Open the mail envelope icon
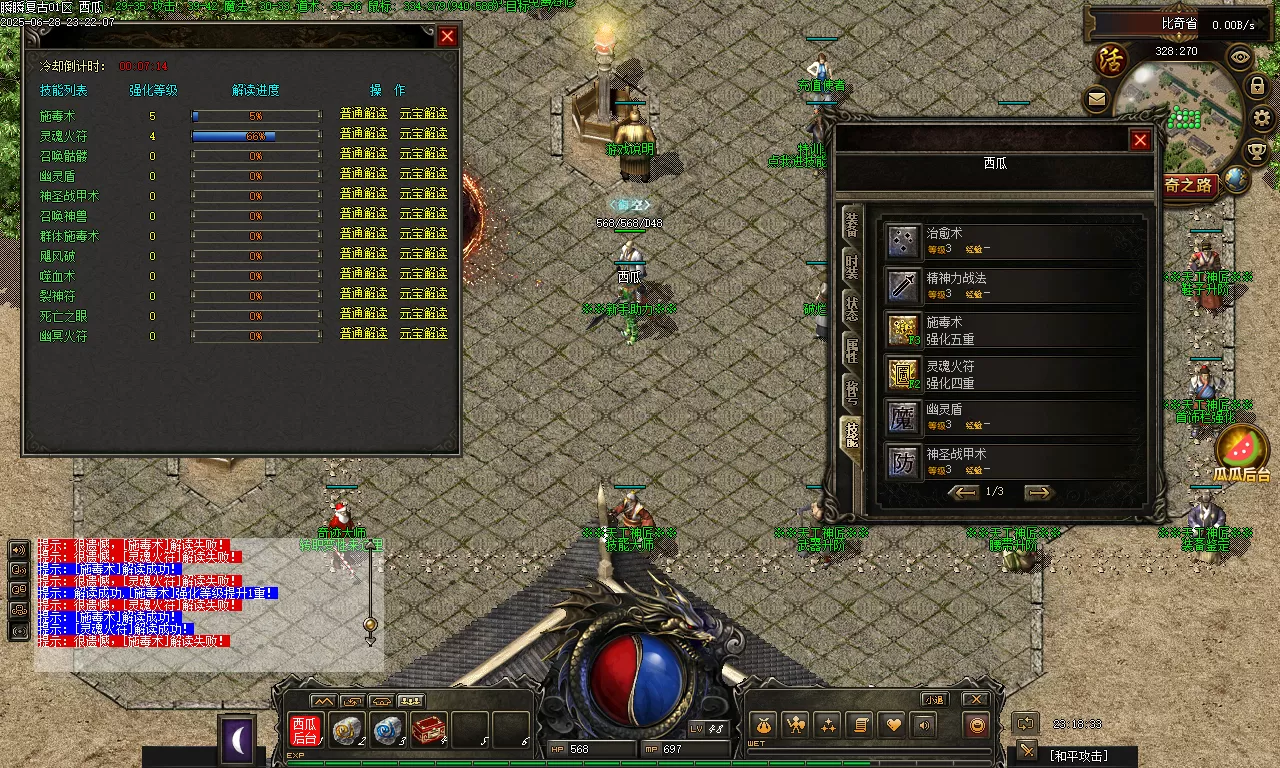The image size is (1280, 768). click(x=1097, y=99)
